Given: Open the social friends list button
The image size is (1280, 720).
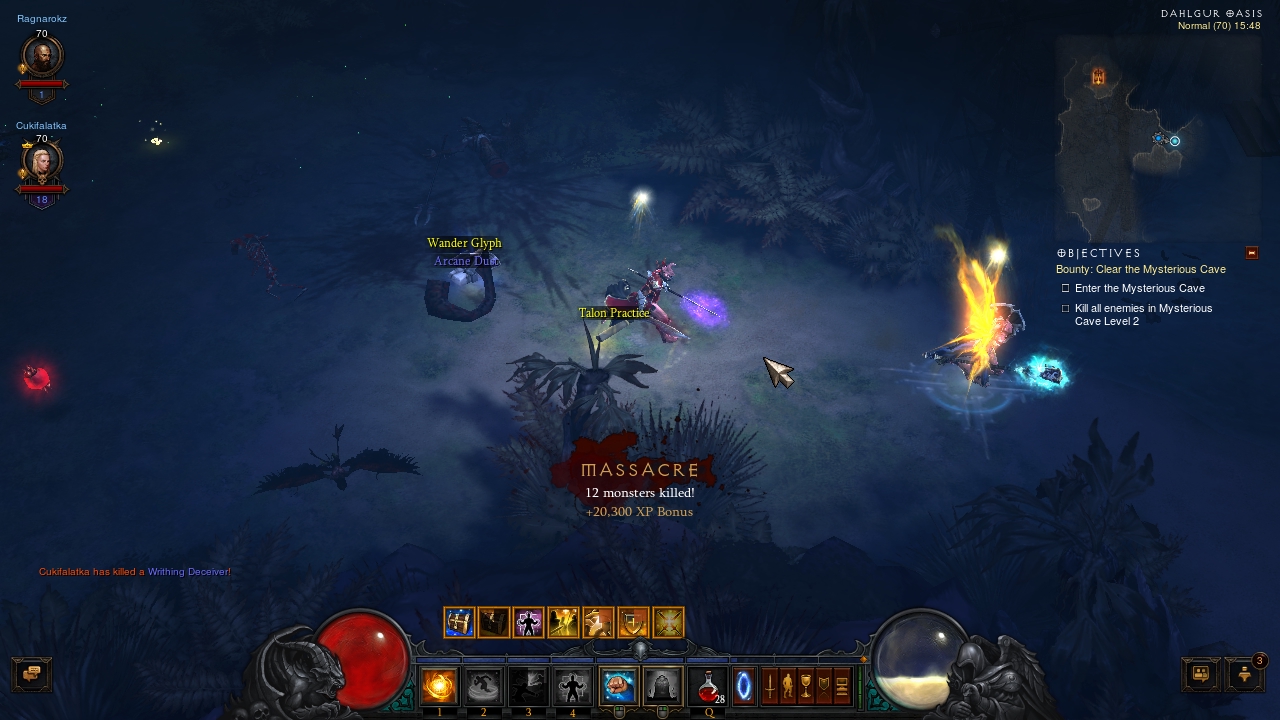Looking at the screenshot, I should 1201,674.
